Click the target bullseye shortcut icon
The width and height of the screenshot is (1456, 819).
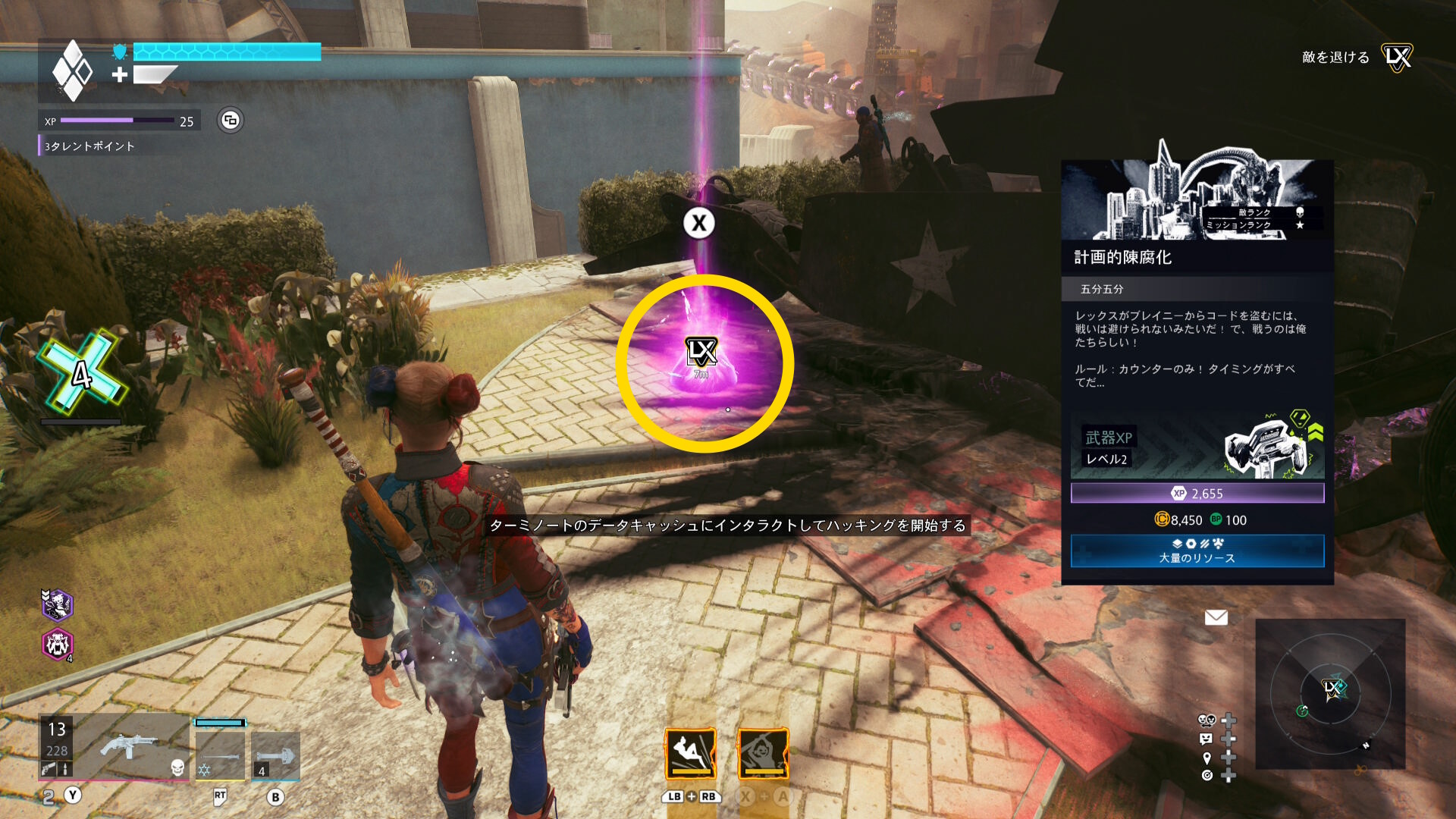click(1207, 775)
